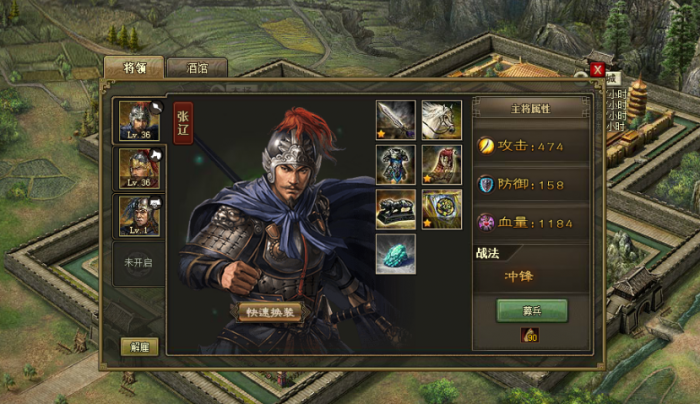Inspect the blue armor equipment slot

pyautogui.click(x=396, y=164)
